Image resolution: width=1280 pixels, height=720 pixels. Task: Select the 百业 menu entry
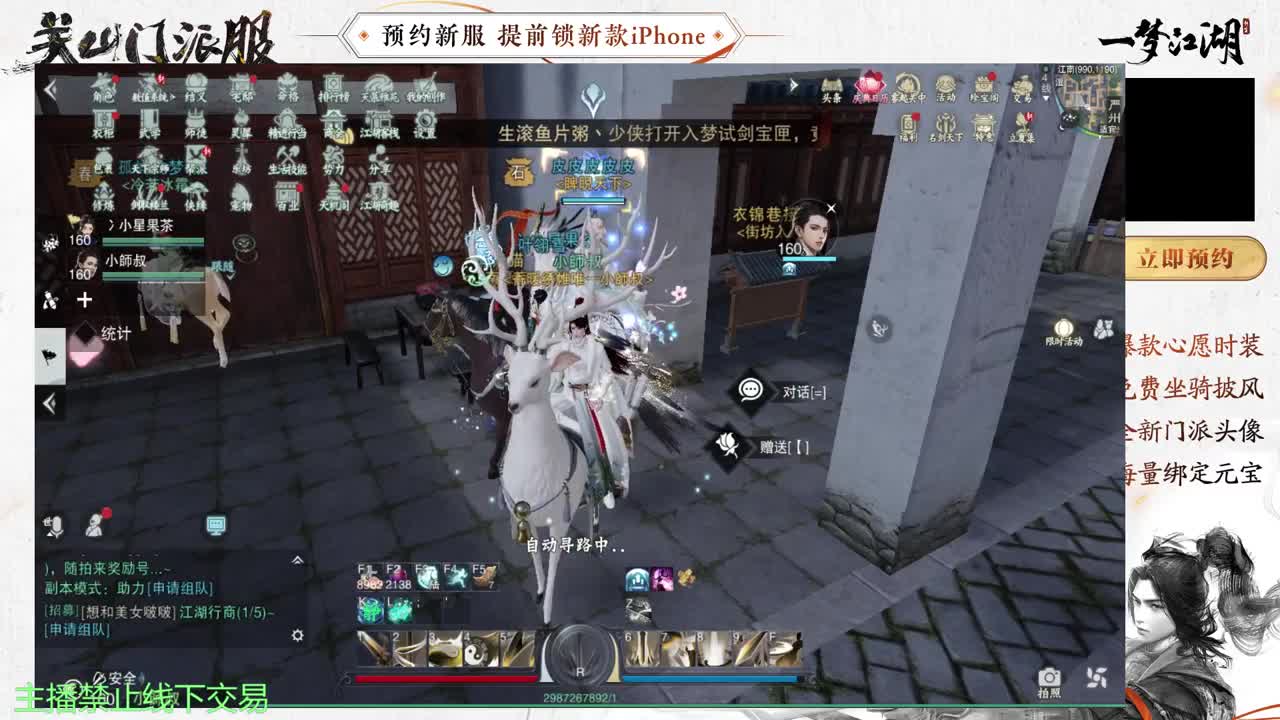287,194
